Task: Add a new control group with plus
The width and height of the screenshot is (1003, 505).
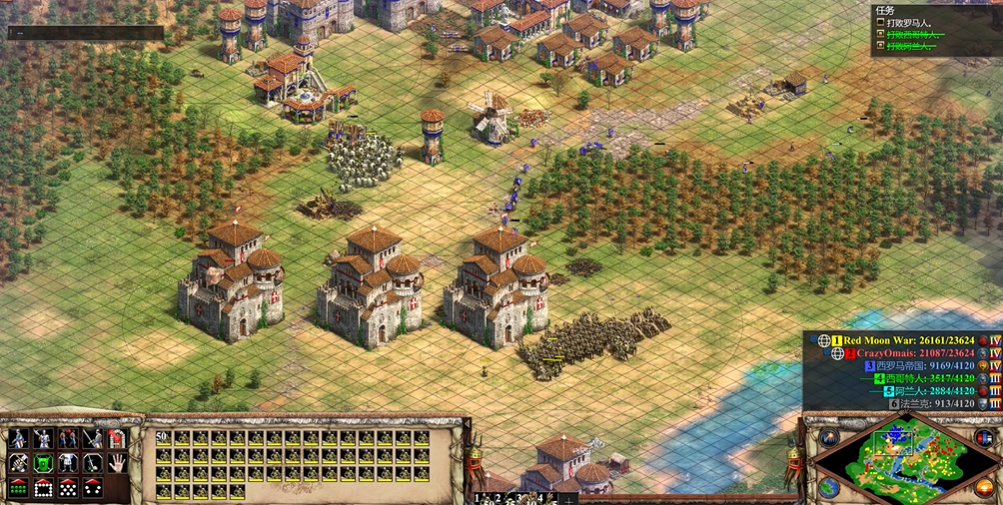Action: [570, 498]
